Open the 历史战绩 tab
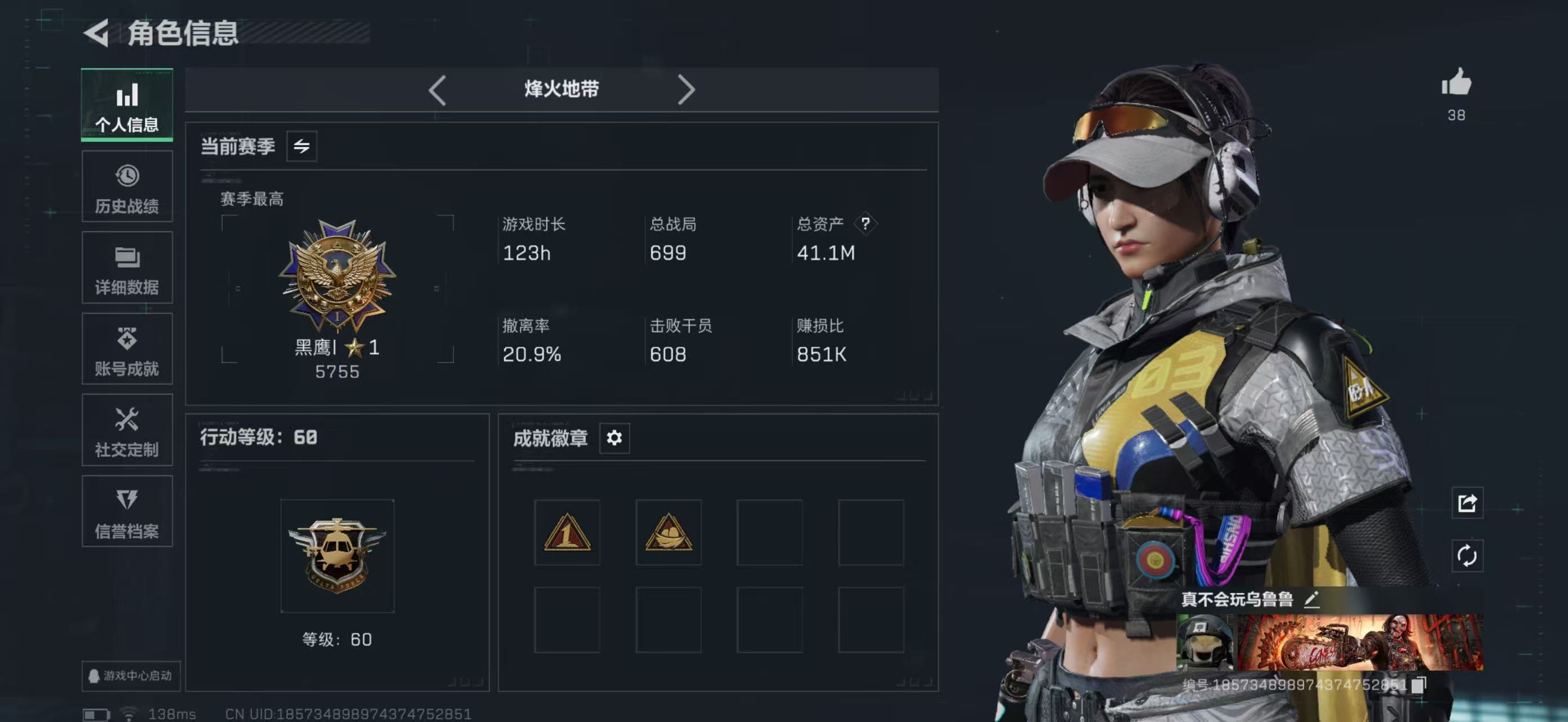1568x722 pixels. 127,187
